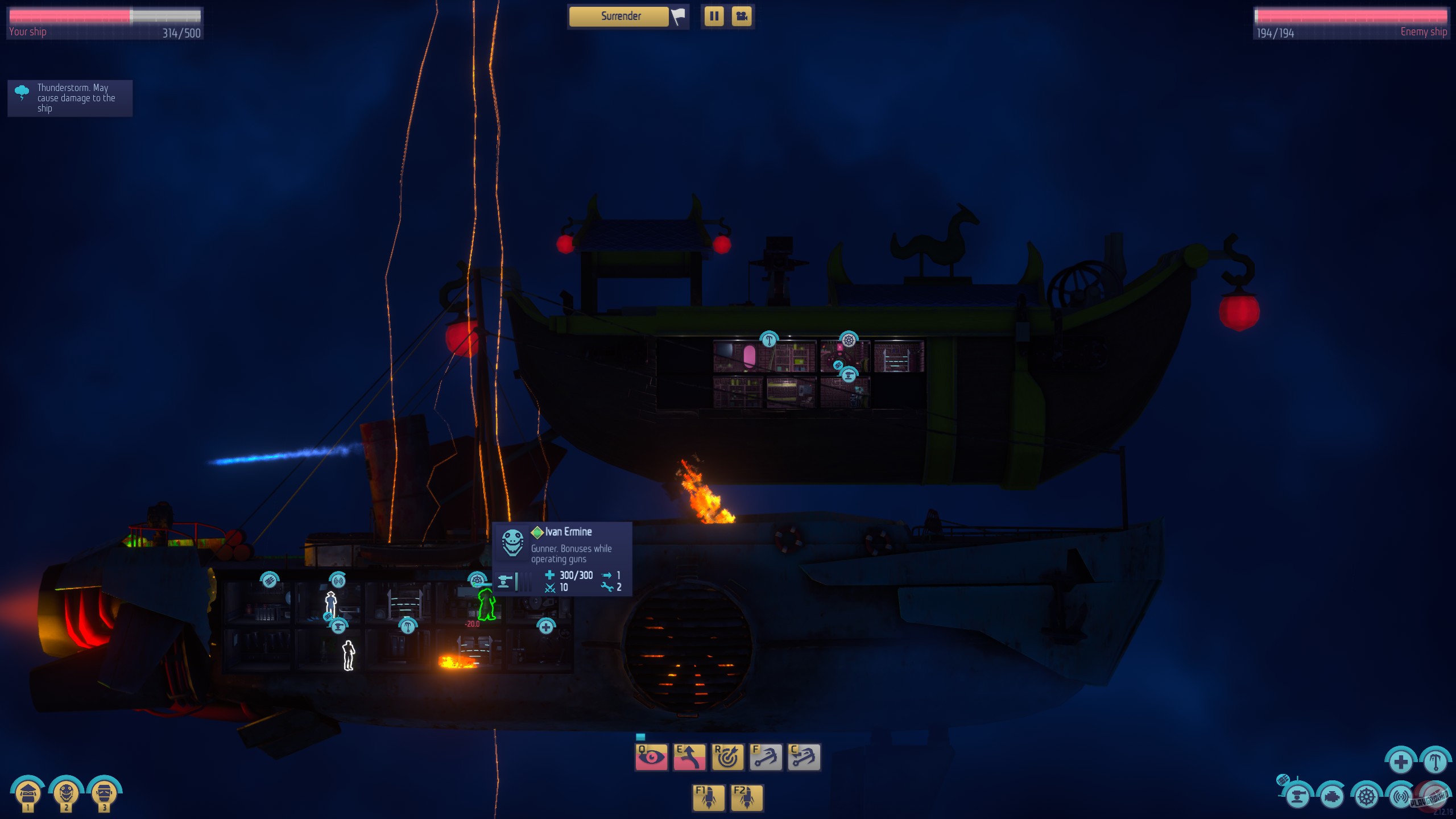Pause the battle with the pause button
1456x819 pixels.
[714, 16]
